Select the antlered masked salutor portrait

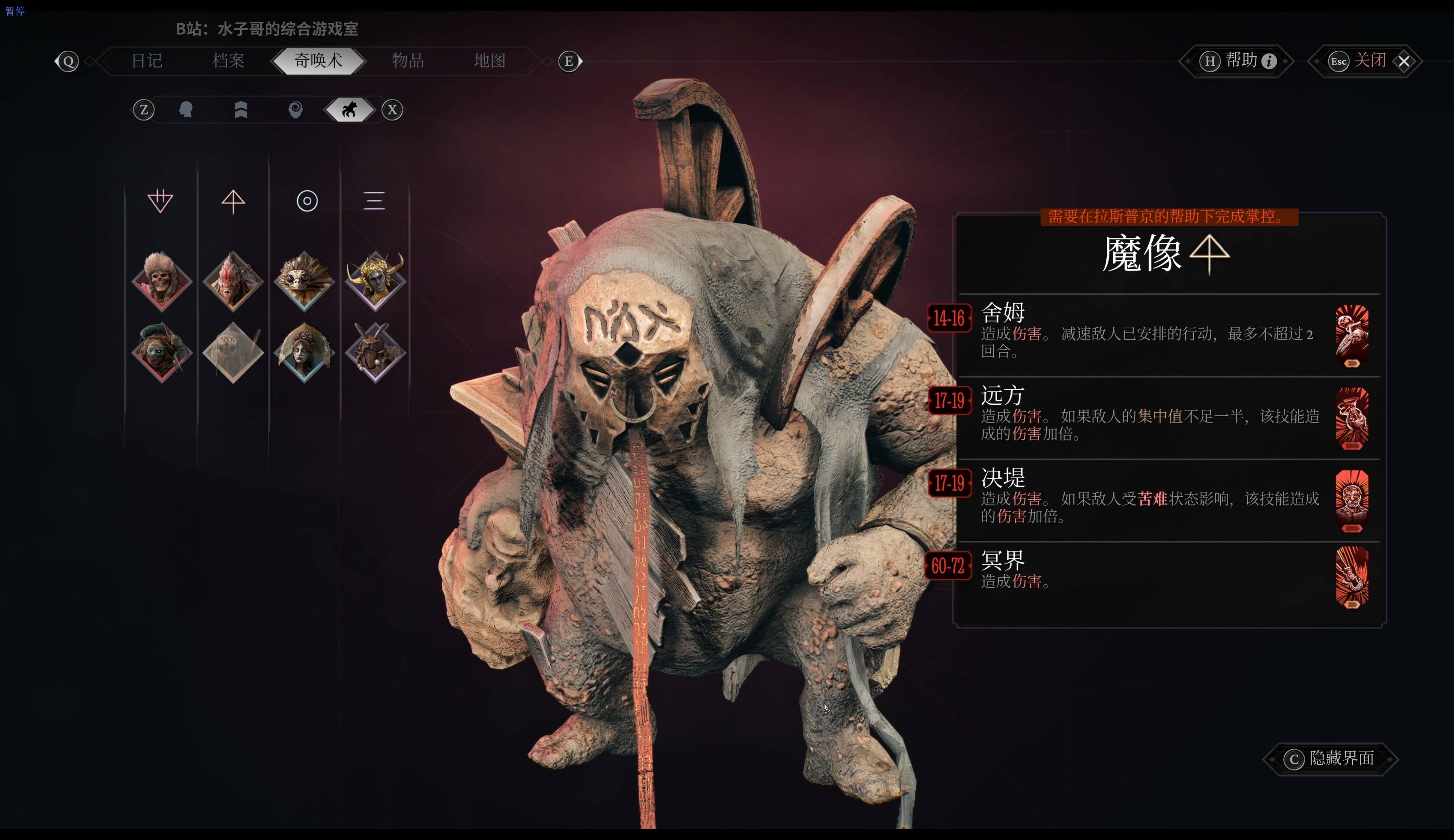375,352
